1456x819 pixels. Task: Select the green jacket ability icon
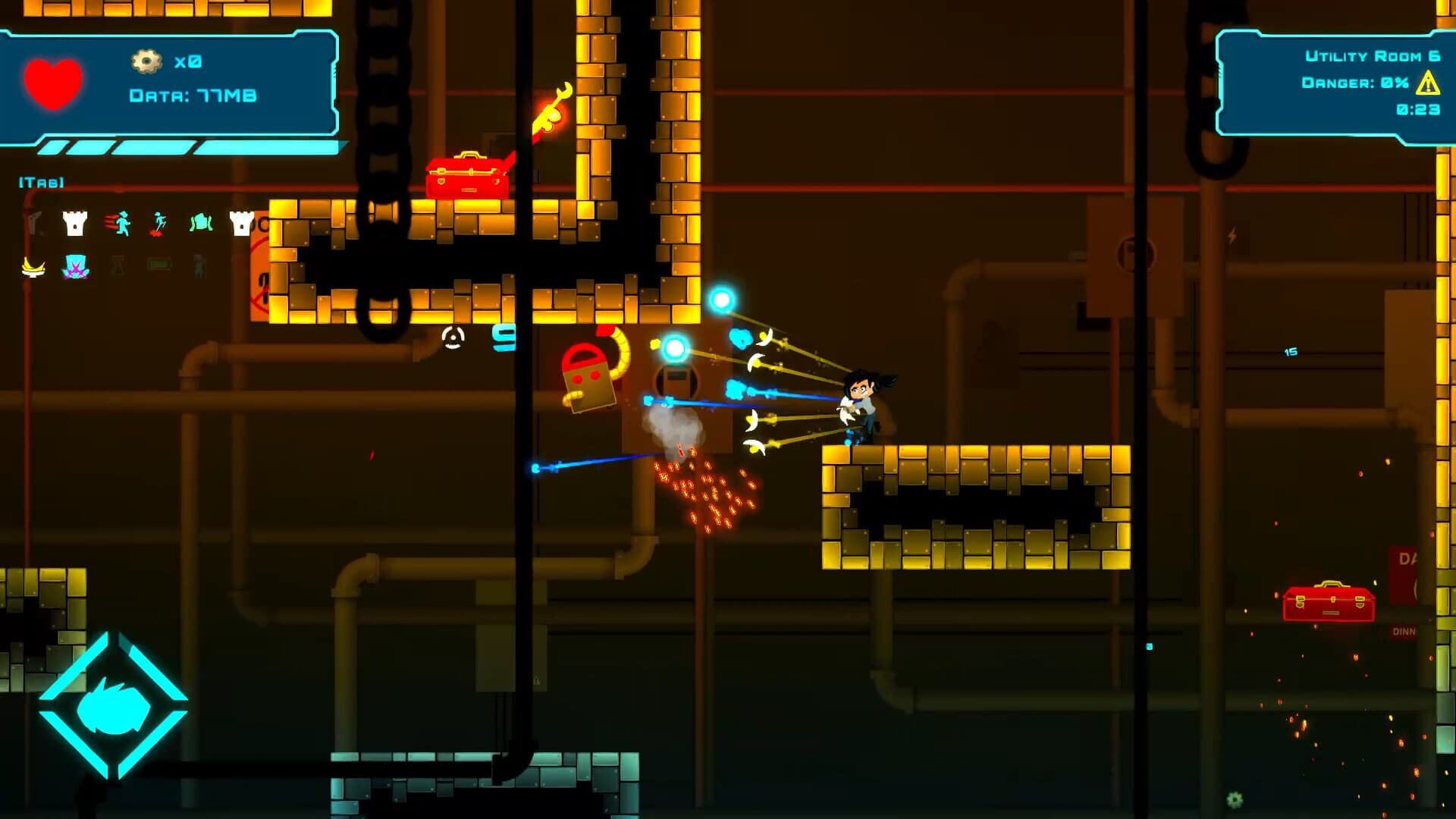201,222
